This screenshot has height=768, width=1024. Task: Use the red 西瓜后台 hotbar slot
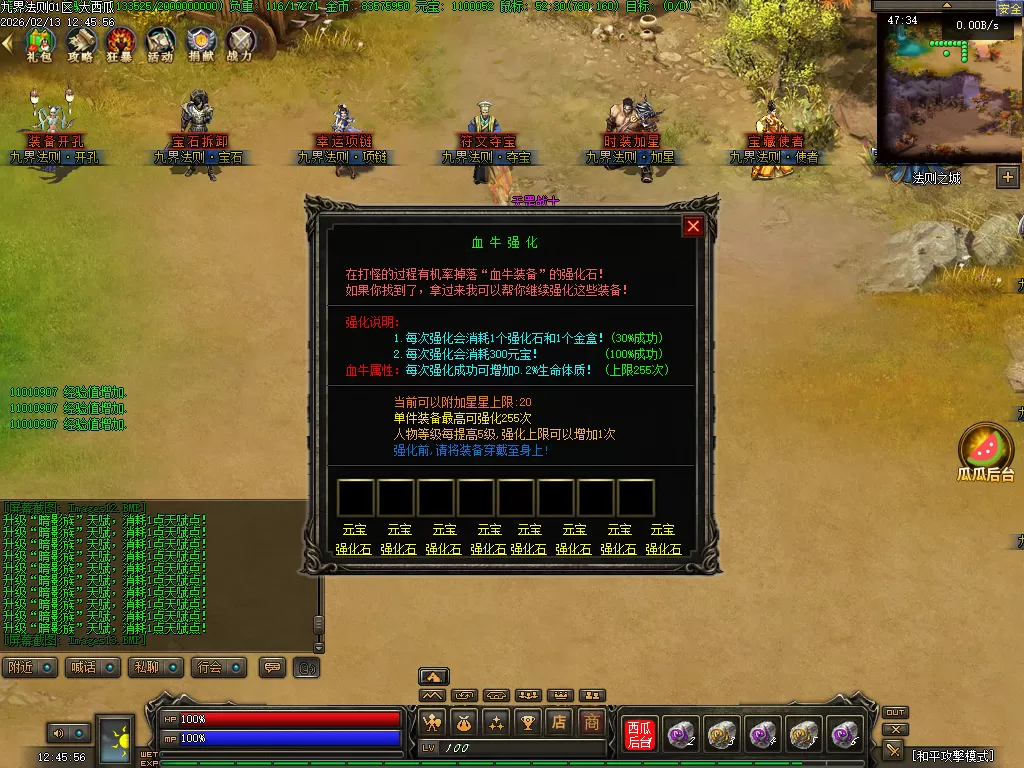click(x=639, y=735)
